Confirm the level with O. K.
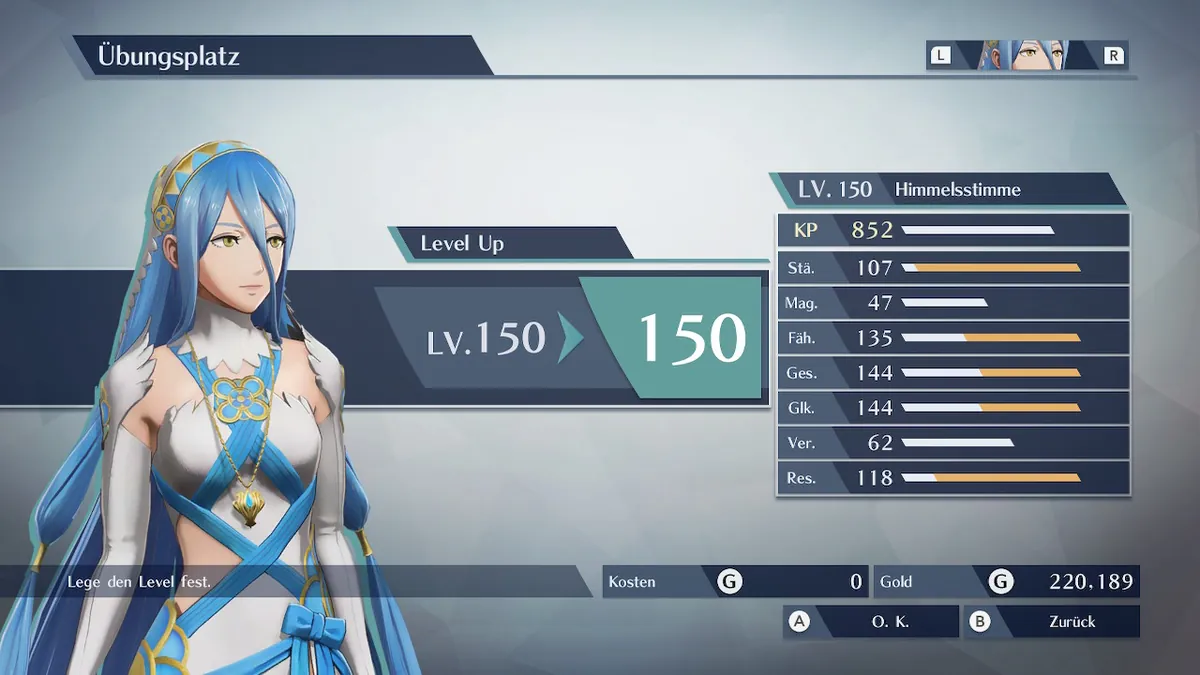The image size is (1200, 675). click(x=872, y=621)
